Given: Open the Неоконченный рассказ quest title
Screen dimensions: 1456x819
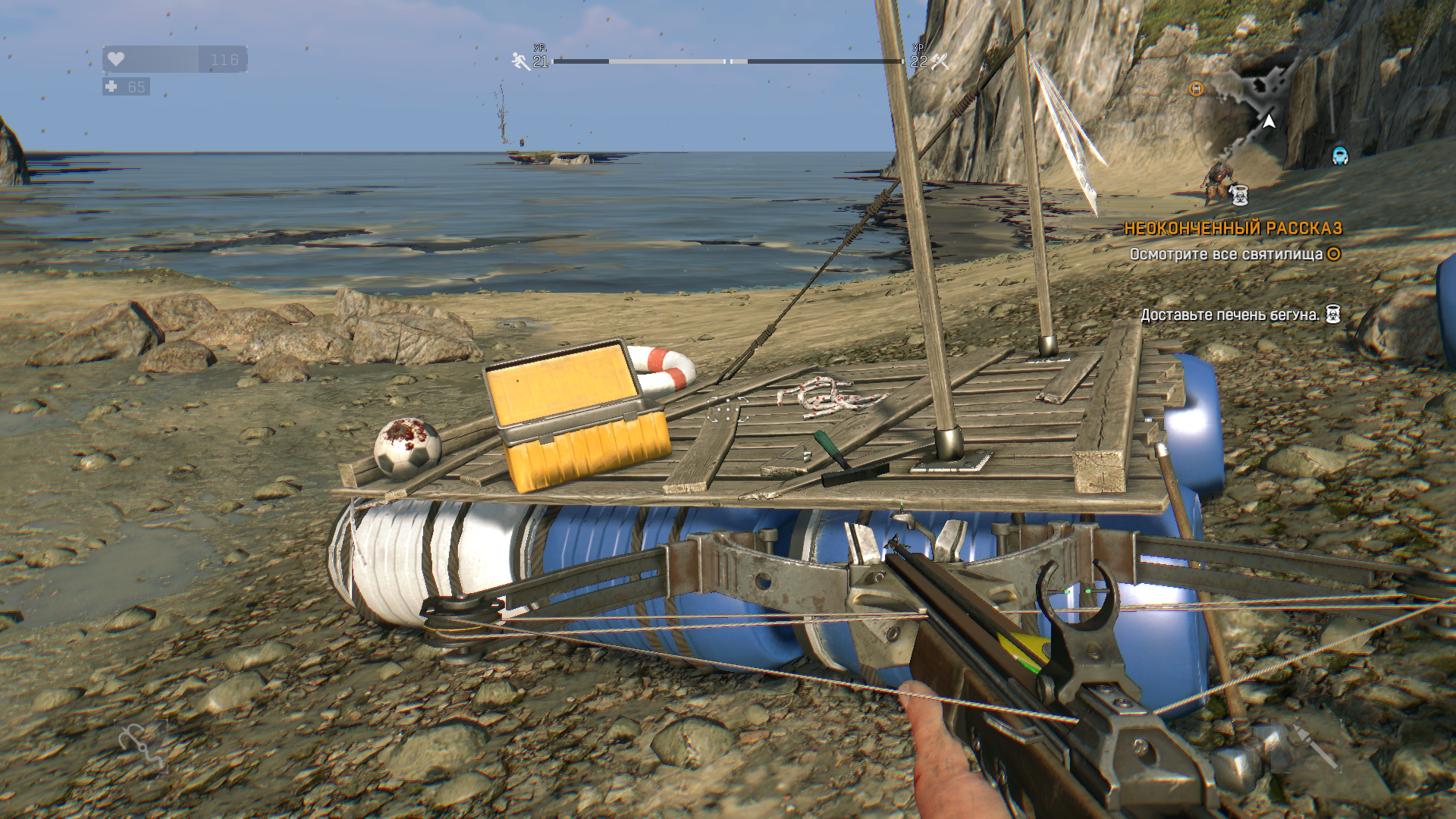Looking at the screenshot, I should 1232,228.
